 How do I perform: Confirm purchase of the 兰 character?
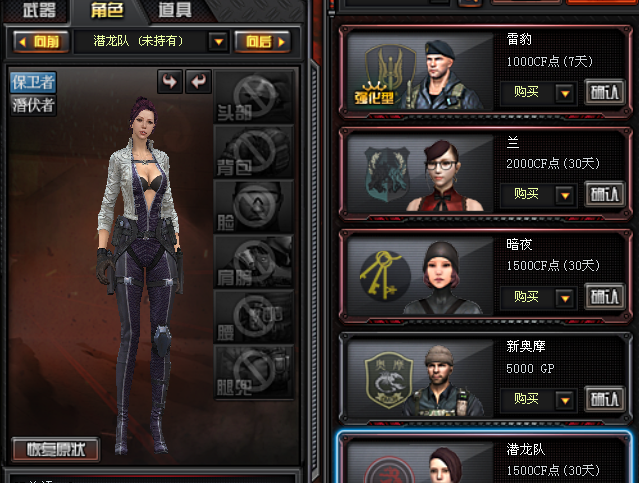603,194
